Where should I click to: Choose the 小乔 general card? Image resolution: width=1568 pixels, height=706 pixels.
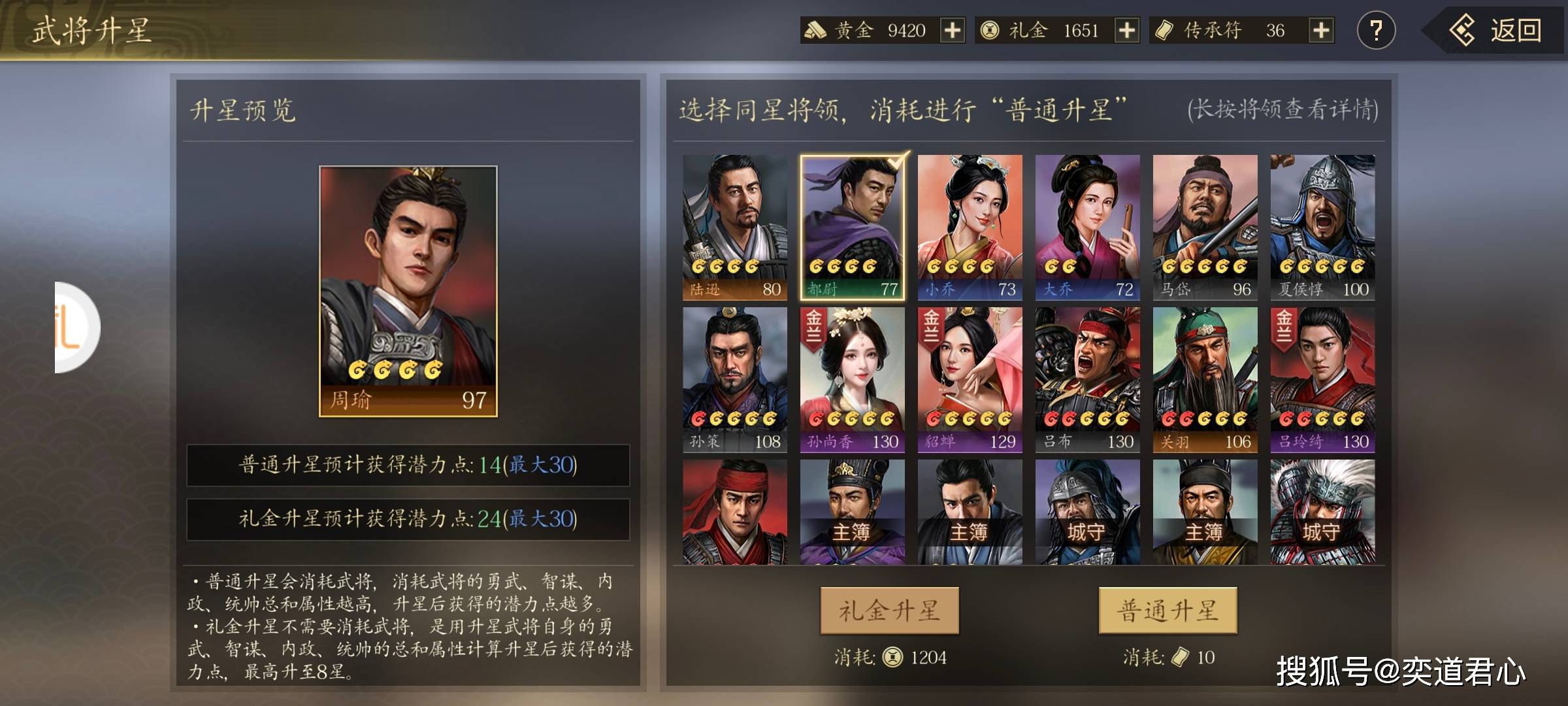[x=970, y=227]
